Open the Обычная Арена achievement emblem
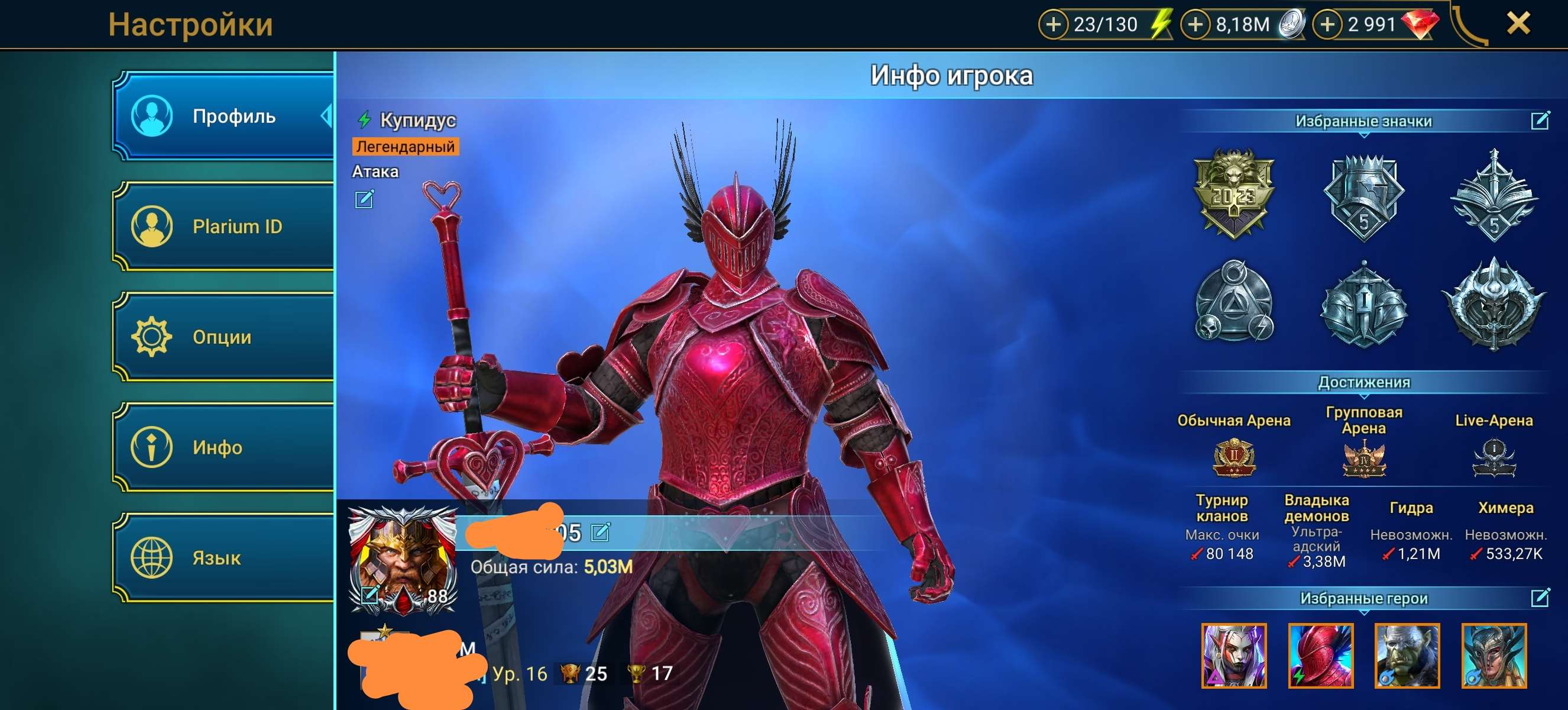The height and width of the screenshot is (710, 1568). 1233,458
